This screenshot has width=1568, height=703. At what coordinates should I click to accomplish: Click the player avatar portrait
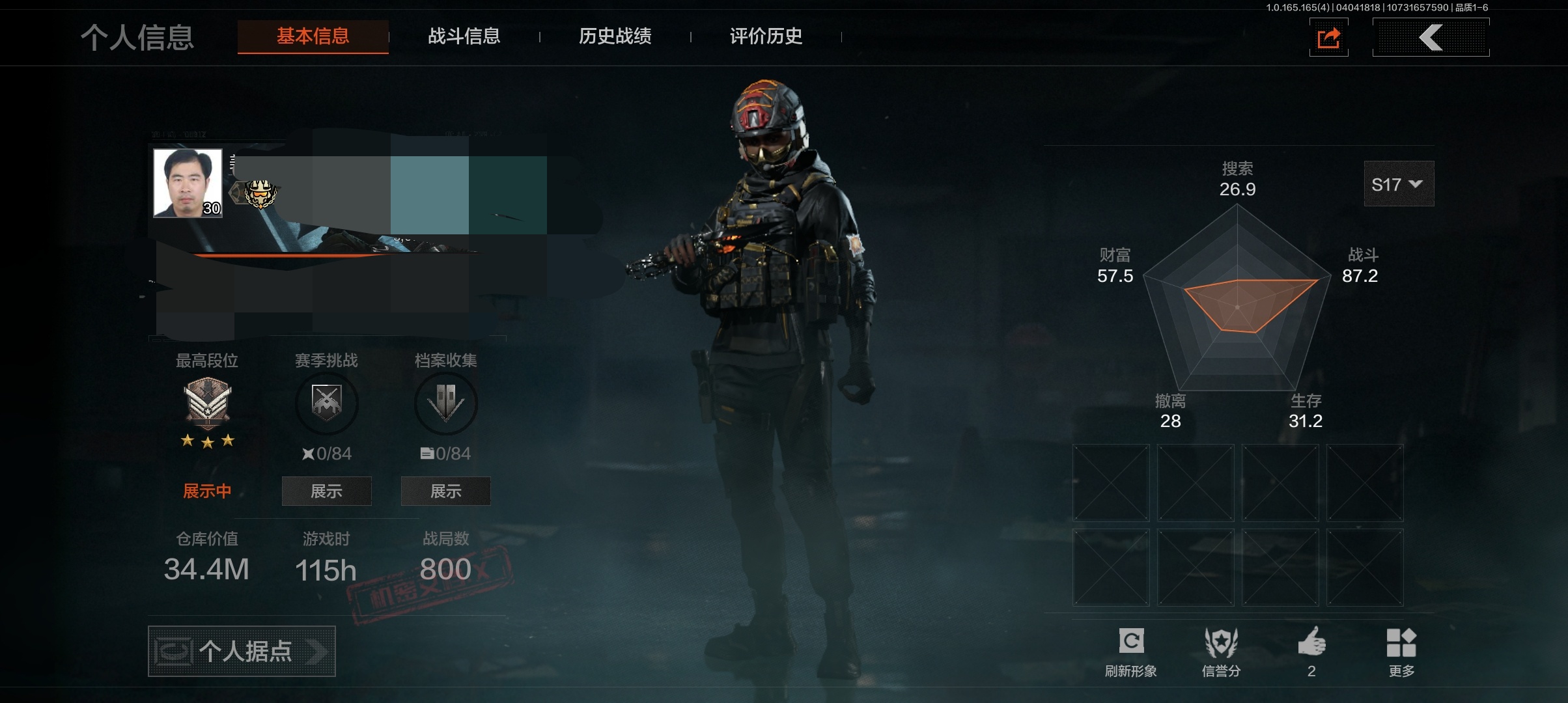[x=188, y=183]
